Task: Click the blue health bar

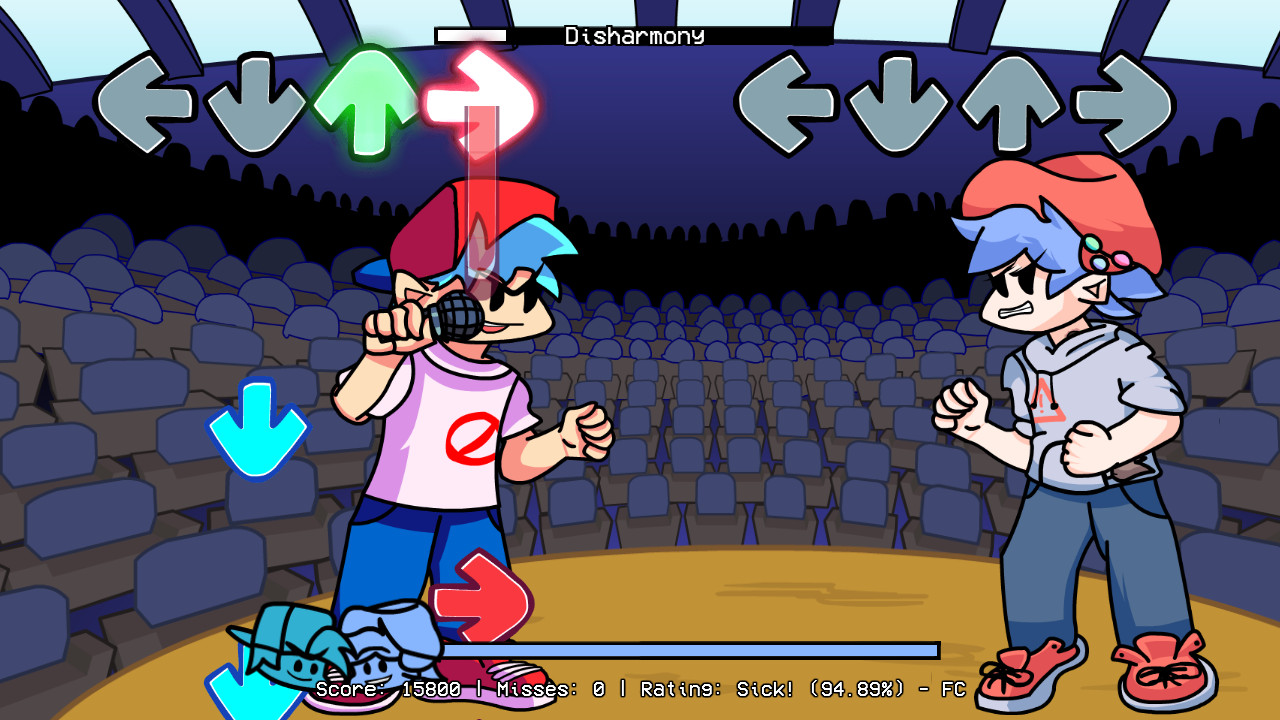Action: click(x=690, y=649)
